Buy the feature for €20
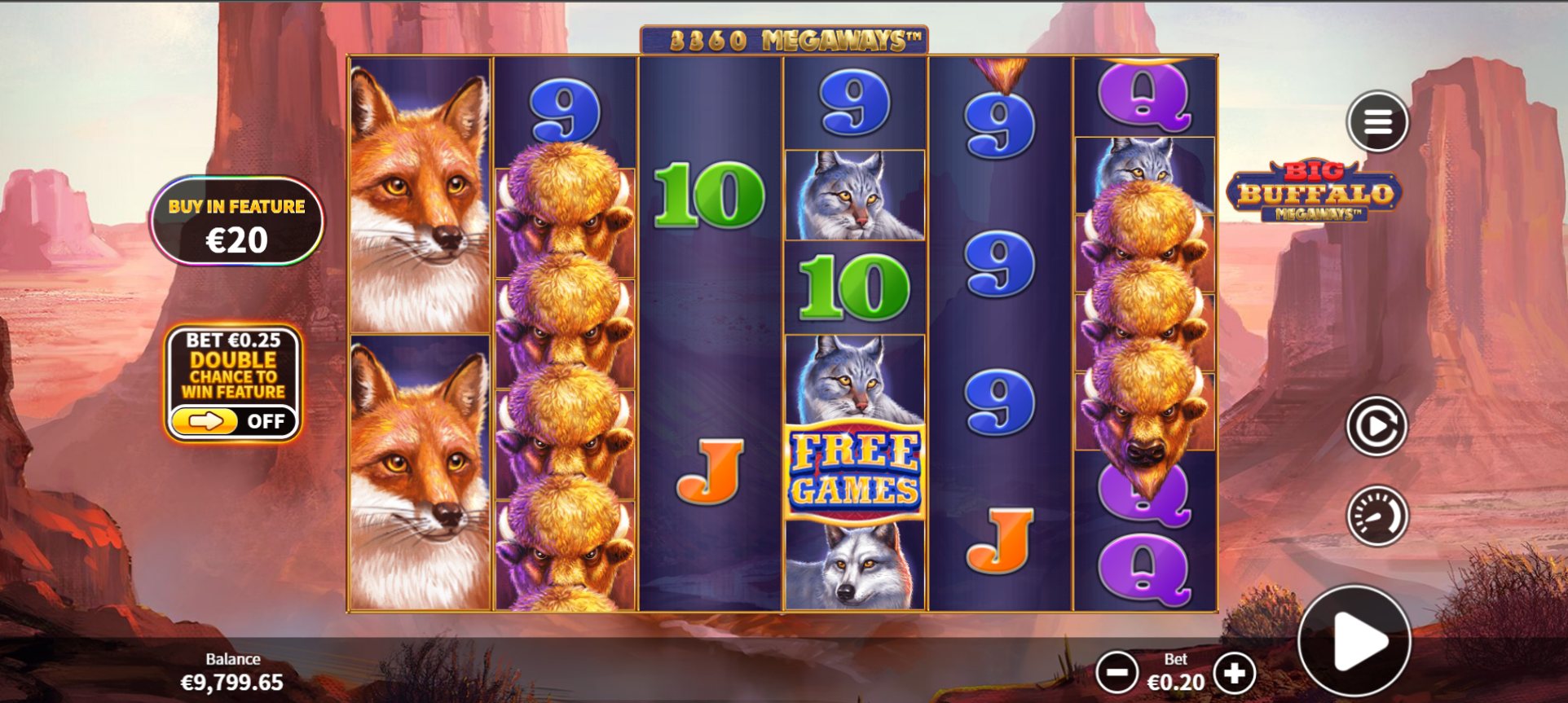The image size is (1568, 703). [236, 222]
